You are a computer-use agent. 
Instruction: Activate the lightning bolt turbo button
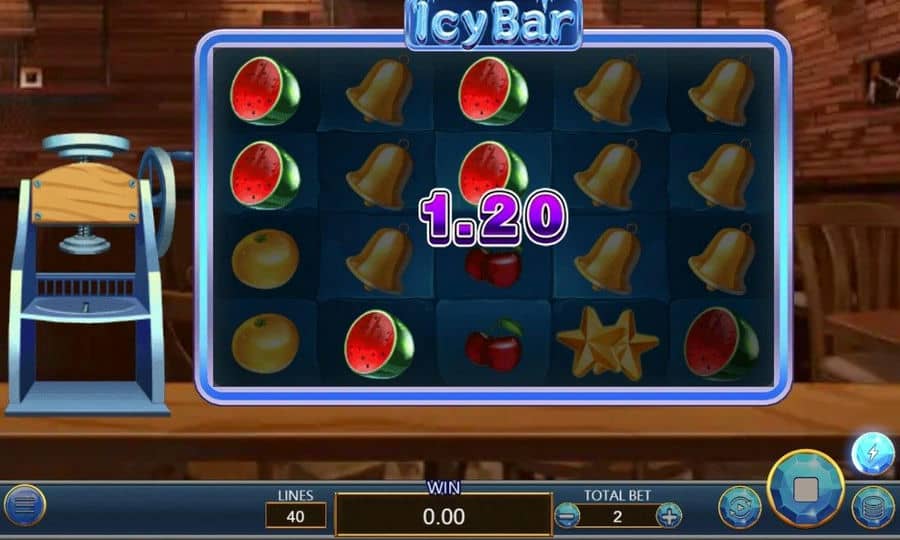pos(871,454)
